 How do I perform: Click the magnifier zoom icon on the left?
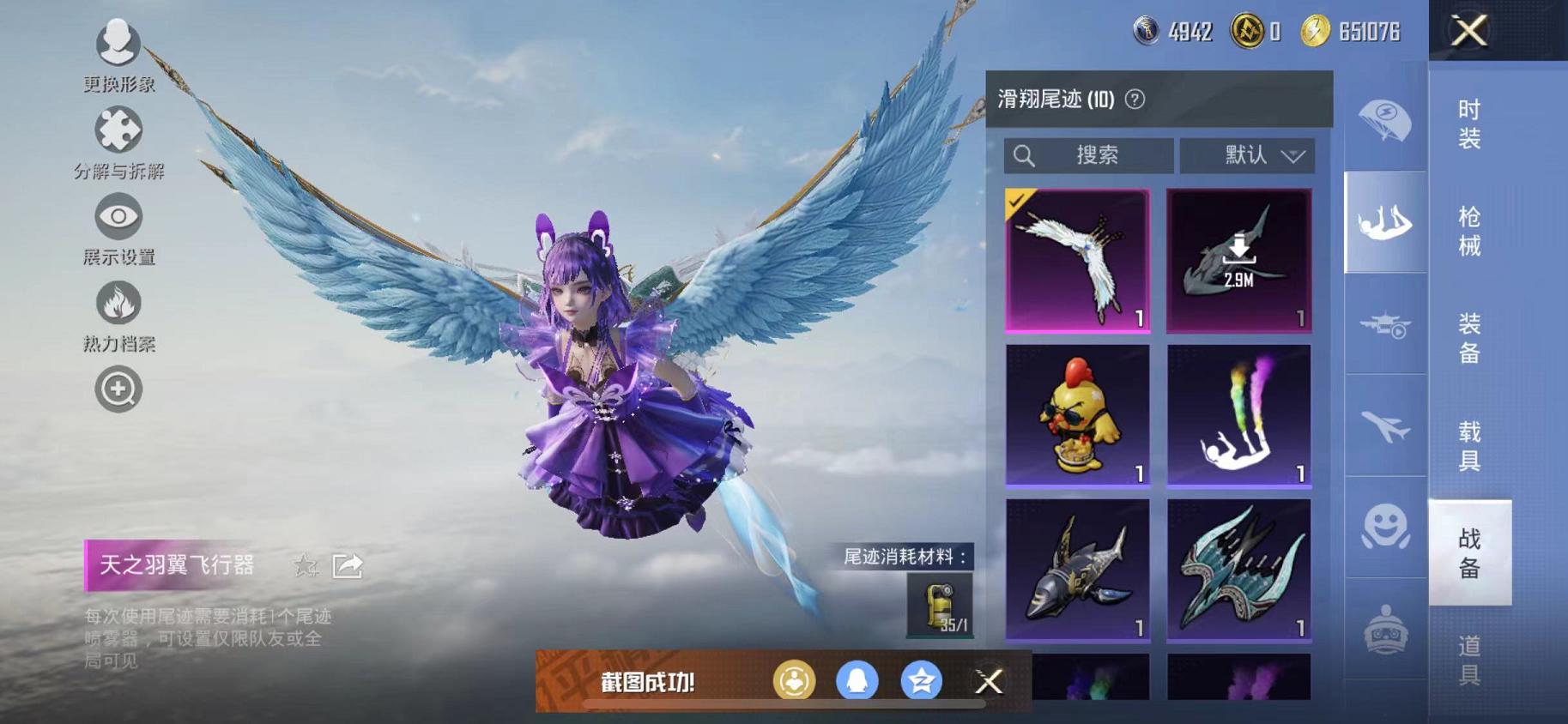click(118, 389)
